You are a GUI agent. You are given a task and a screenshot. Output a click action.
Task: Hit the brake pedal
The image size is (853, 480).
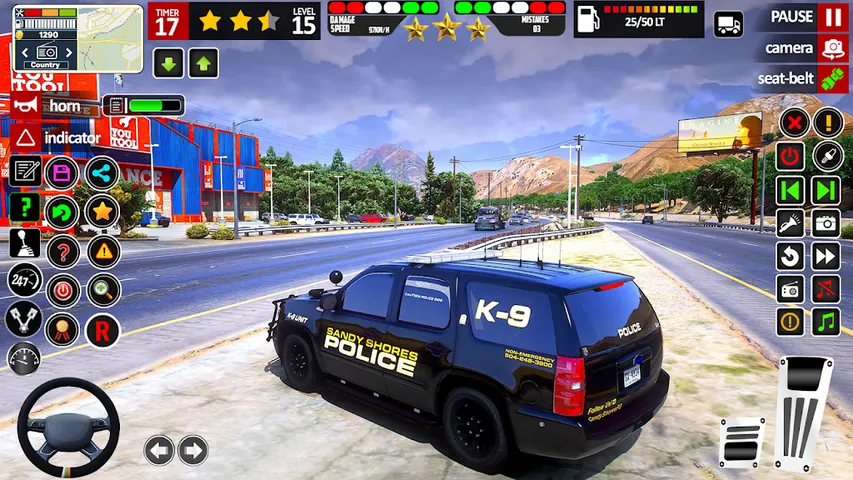(741, 442)
